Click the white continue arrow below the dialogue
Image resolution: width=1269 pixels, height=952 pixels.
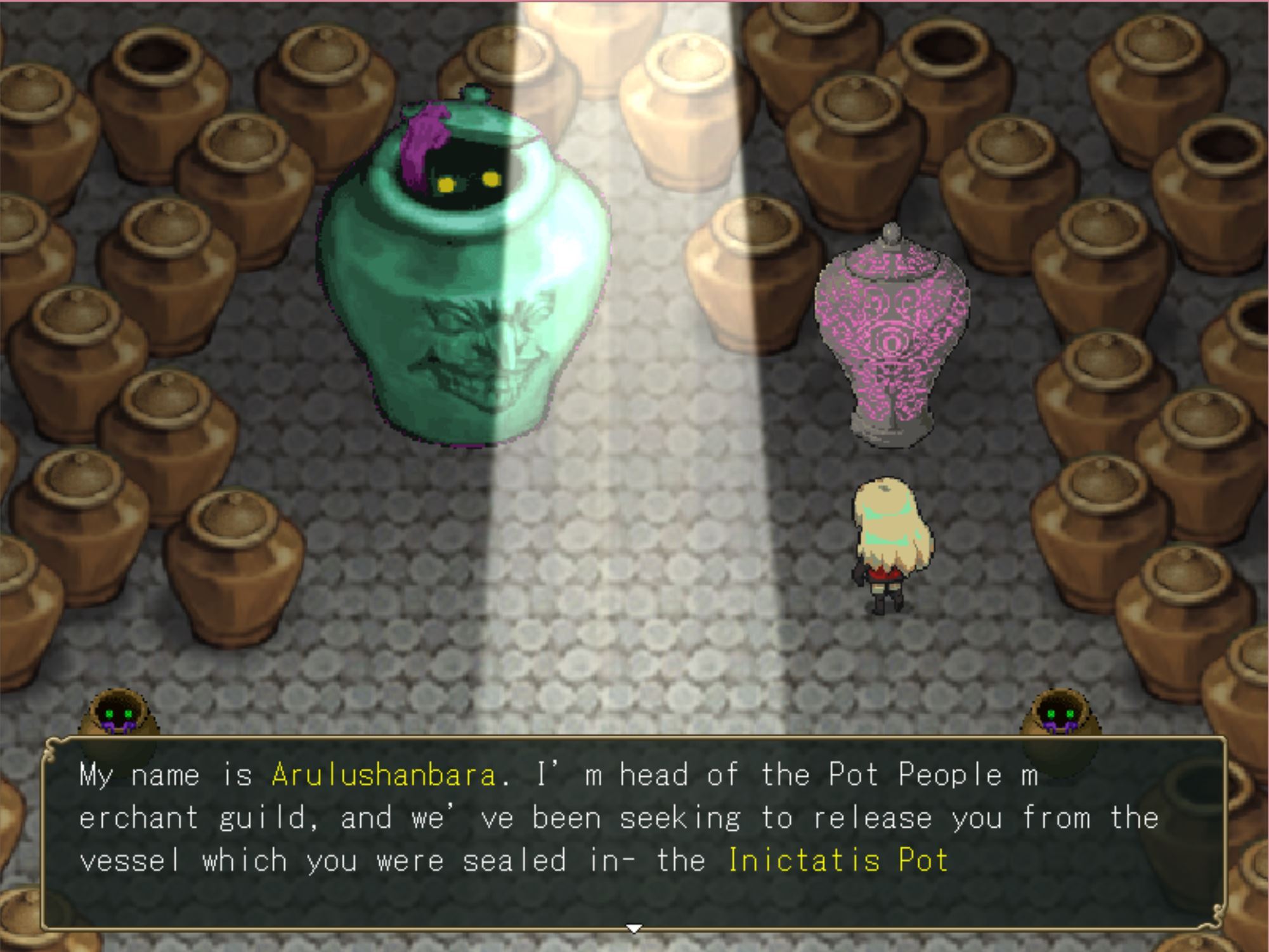tap(634, 929)
